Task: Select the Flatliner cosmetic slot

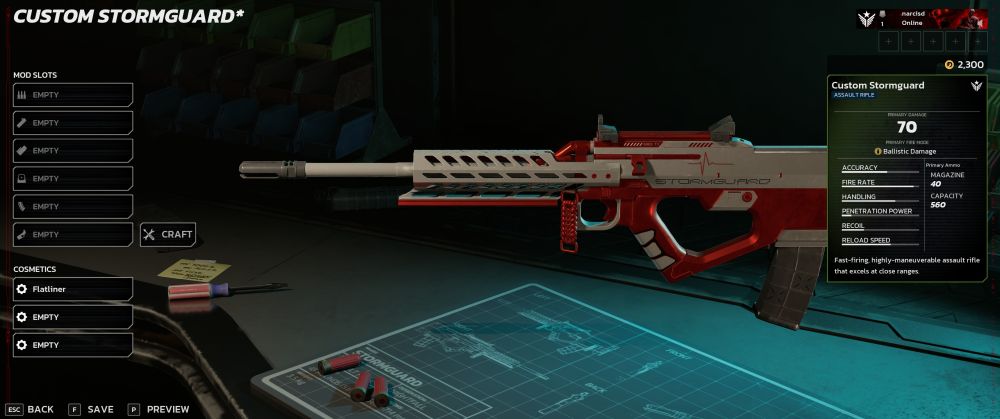Action: [x=73, y=289]
